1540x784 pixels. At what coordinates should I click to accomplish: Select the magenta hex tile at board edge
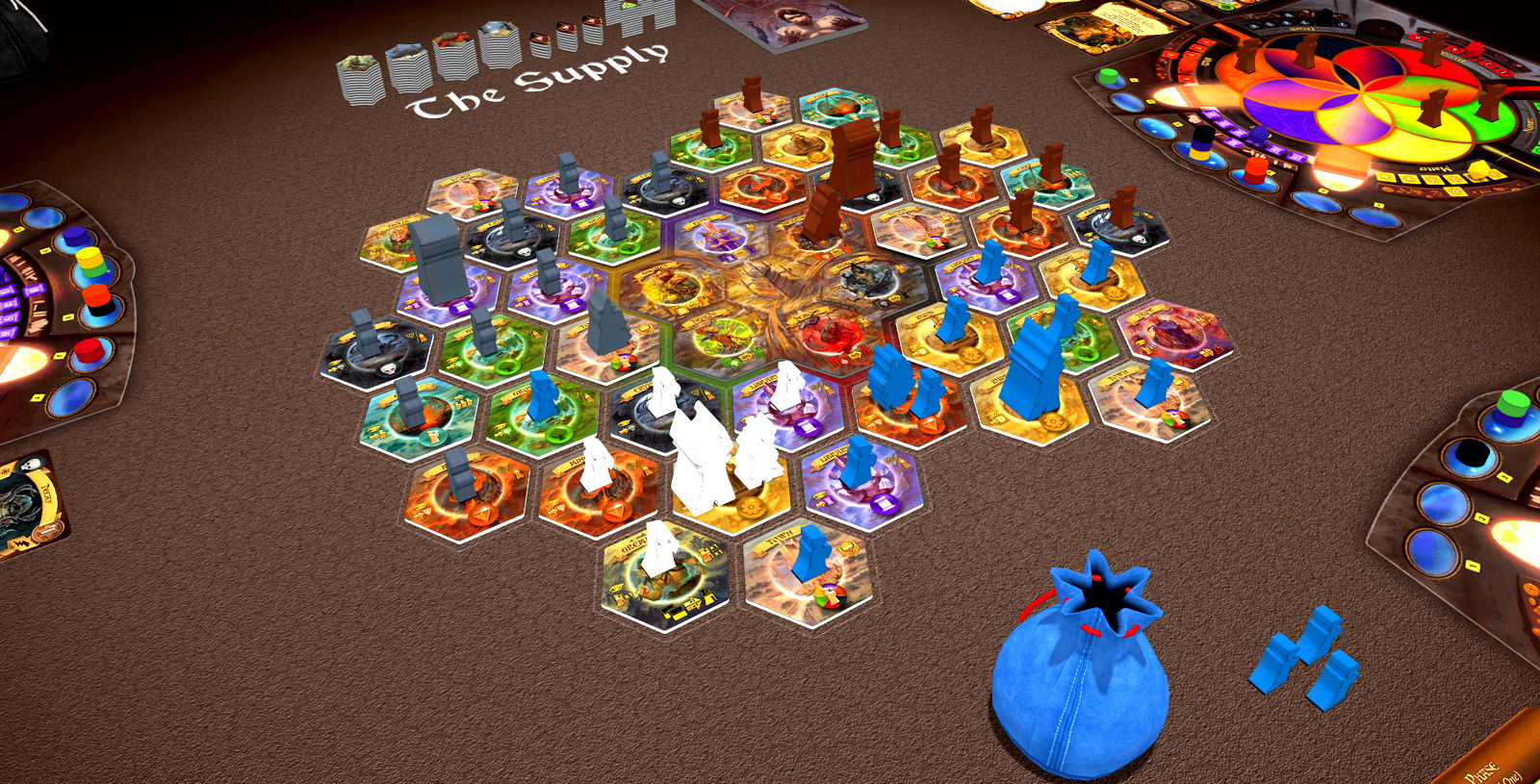[1174, 333]
